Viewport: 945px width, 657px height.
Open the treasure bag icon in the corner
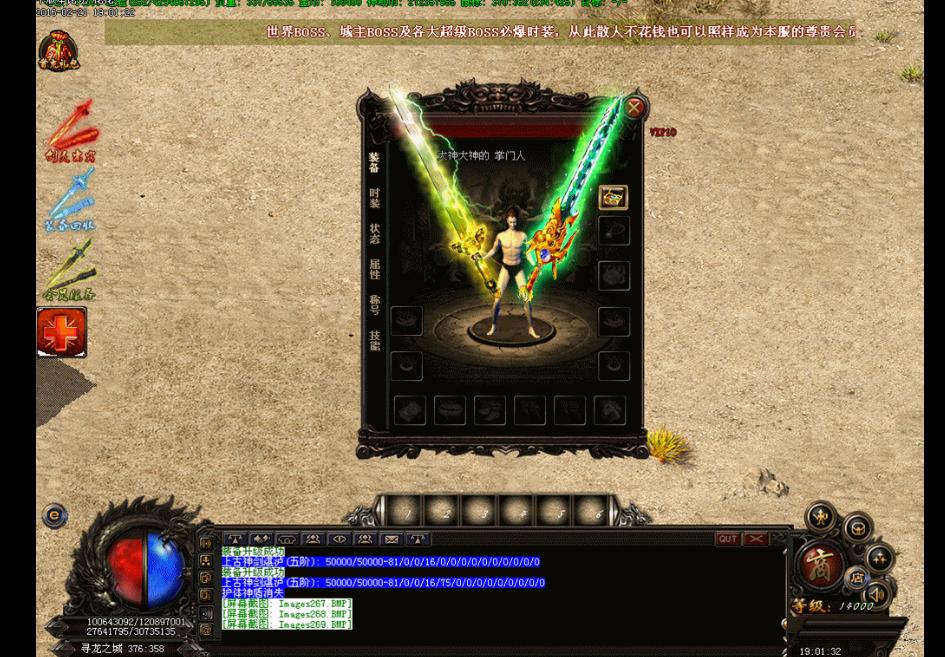[x=58, y=50]
